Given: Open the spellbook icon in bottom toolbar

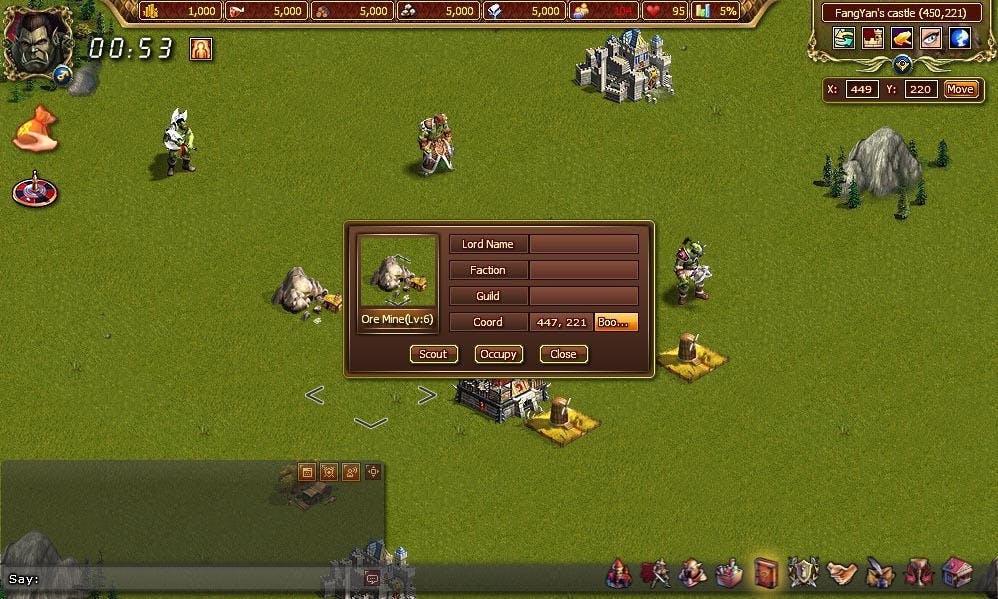Looking at the screenshot, I should 766,572.
